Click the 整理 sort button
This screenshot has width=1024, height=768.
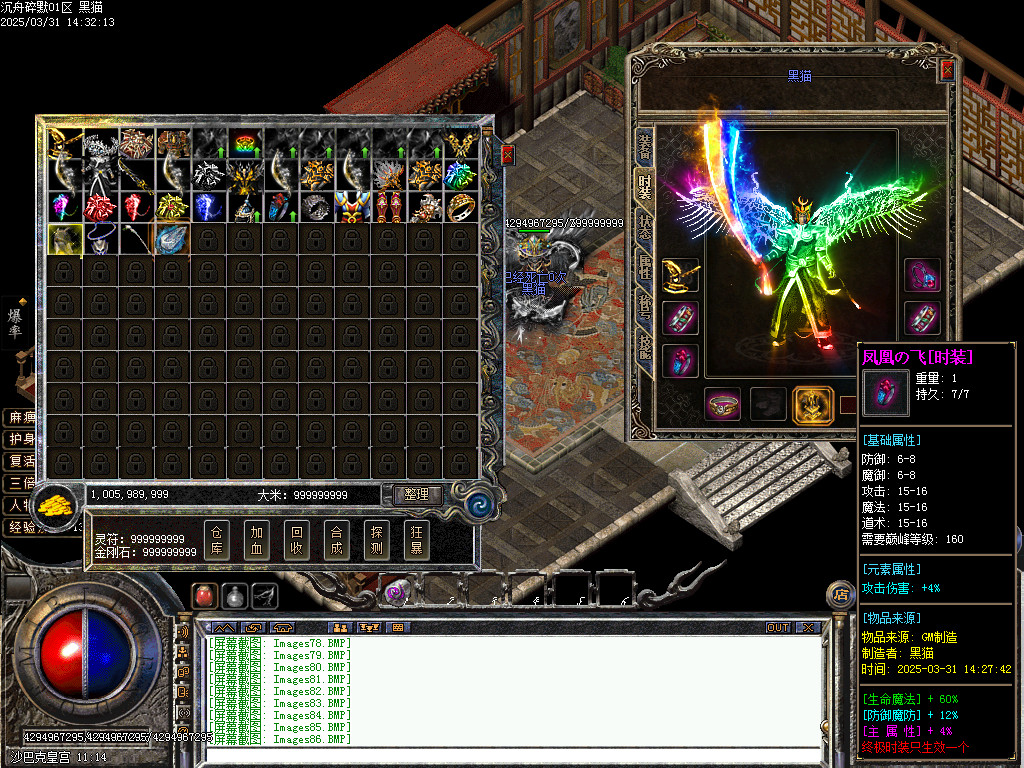click(x=416, y=495)
